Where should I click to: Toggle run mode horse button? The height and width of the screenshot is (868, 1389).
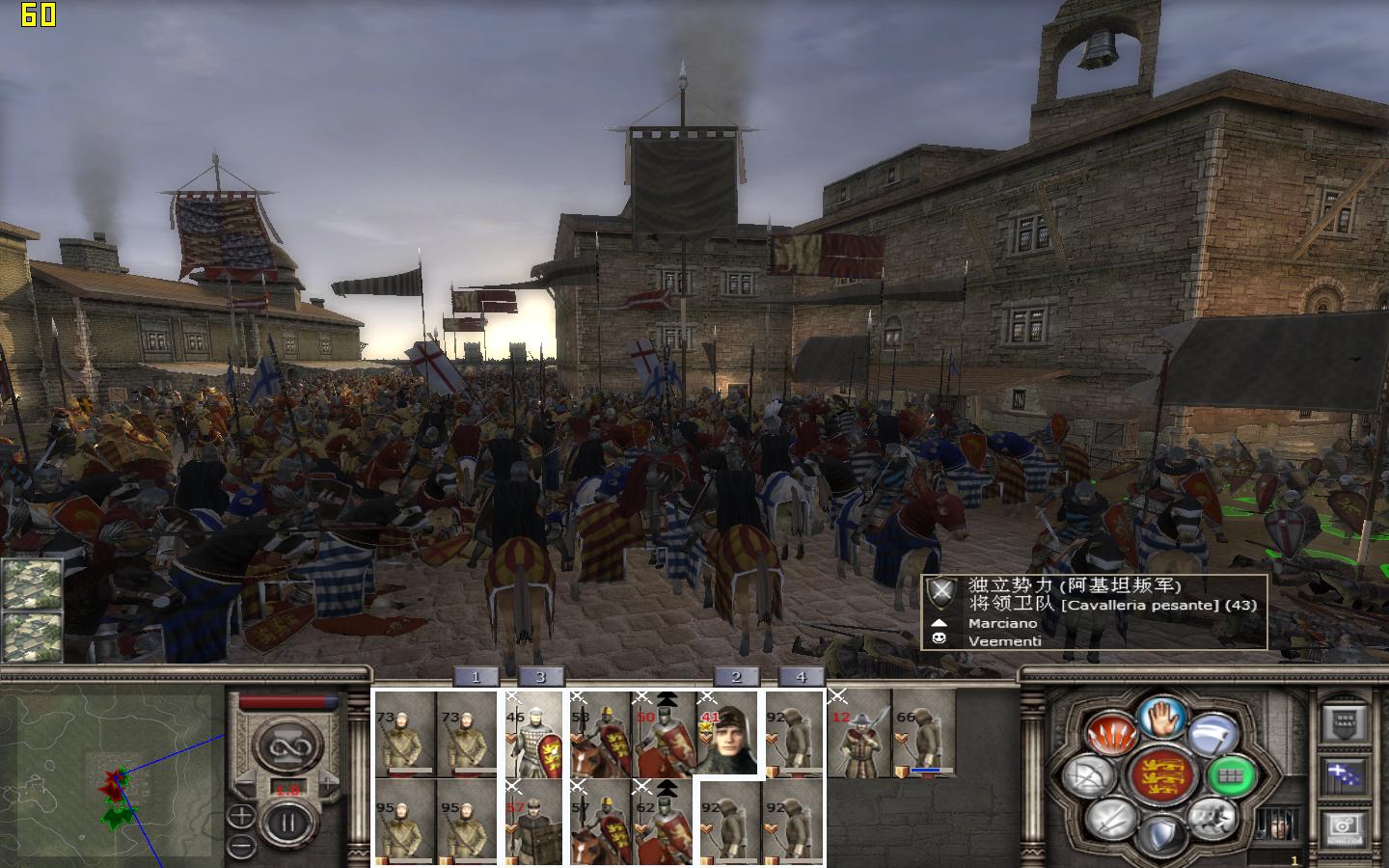point(1211,818)
